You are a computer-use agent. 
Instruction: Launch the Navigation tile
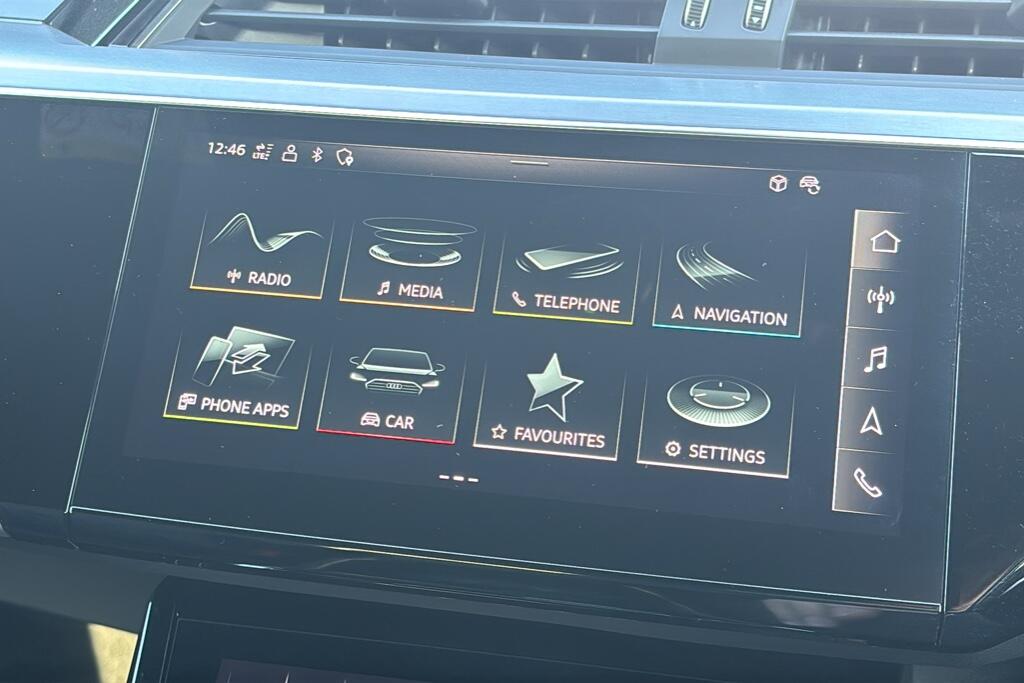[x=729, y=292]
